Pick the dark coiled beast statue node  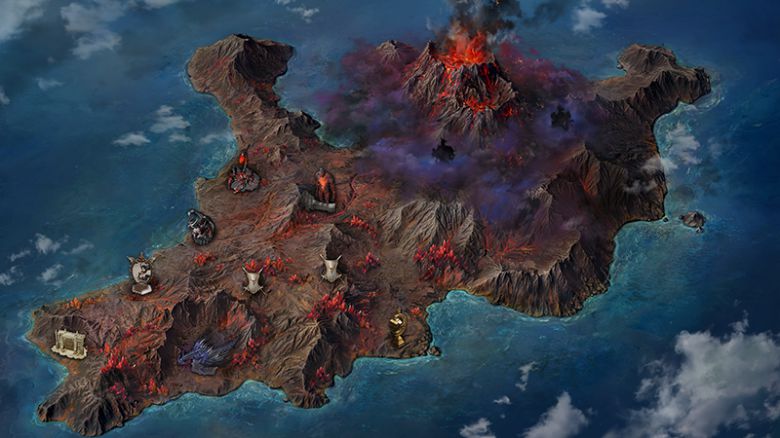tap(201, 227)
